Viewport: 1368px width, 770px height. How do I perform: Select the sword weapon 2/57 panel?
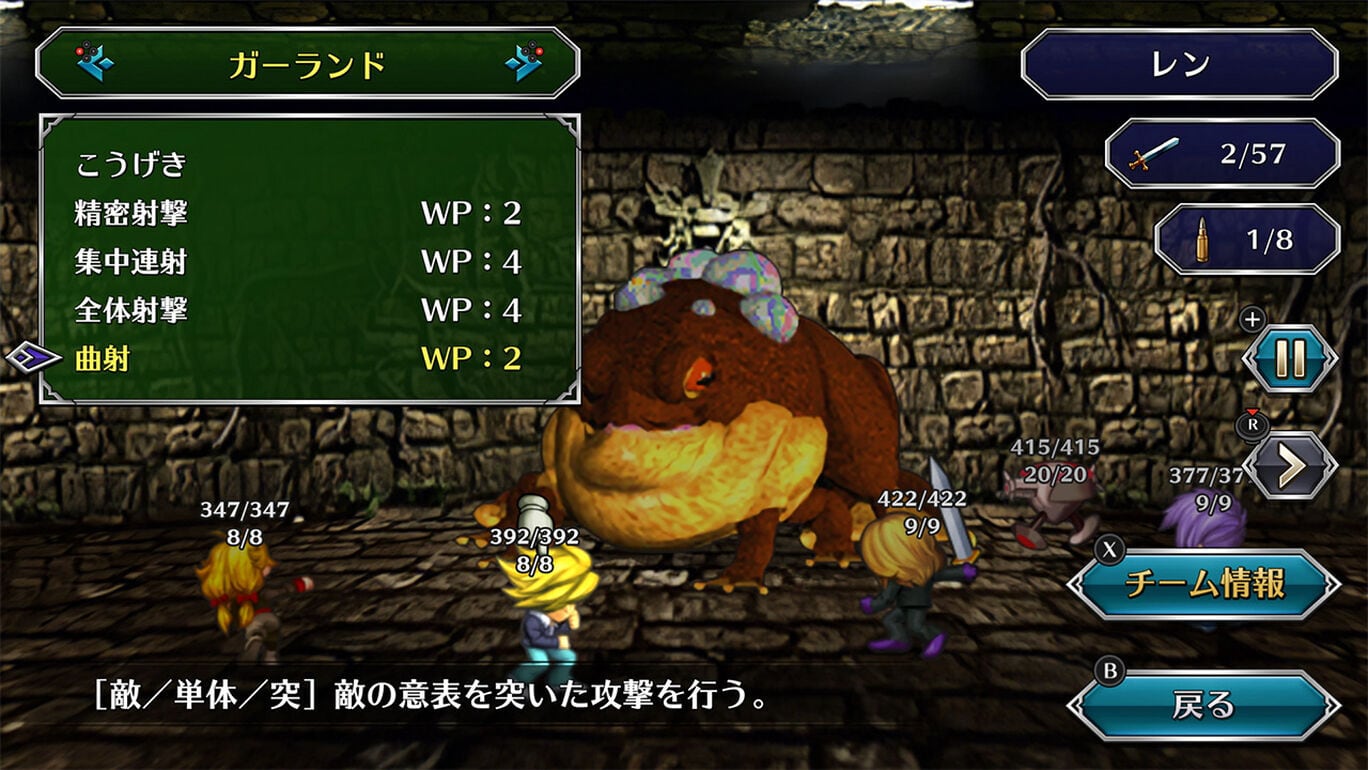point(1222,154)
